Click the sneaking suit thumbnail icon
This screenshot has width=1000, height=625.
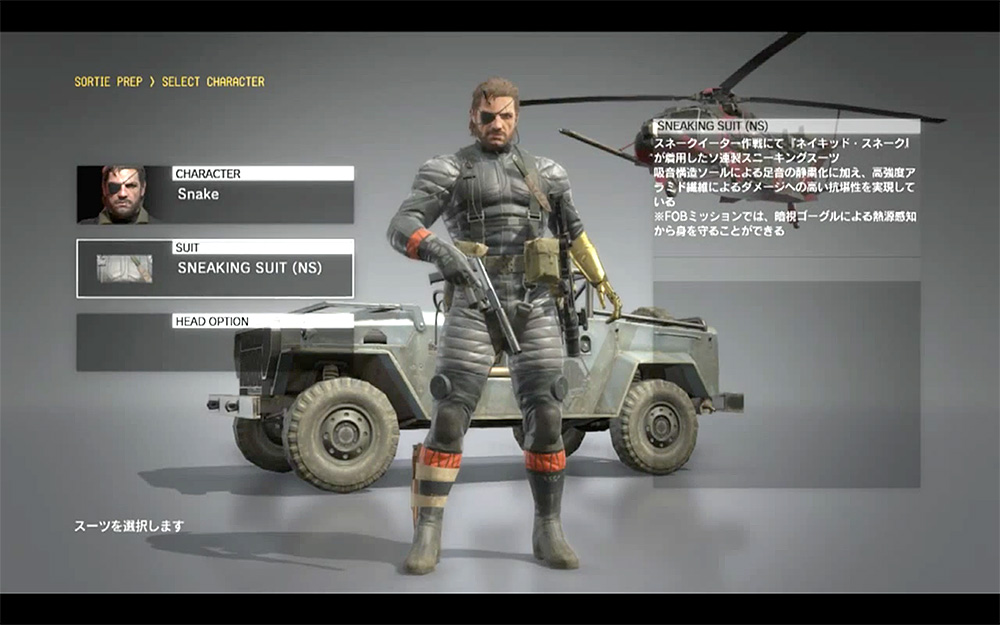point(124,268)
